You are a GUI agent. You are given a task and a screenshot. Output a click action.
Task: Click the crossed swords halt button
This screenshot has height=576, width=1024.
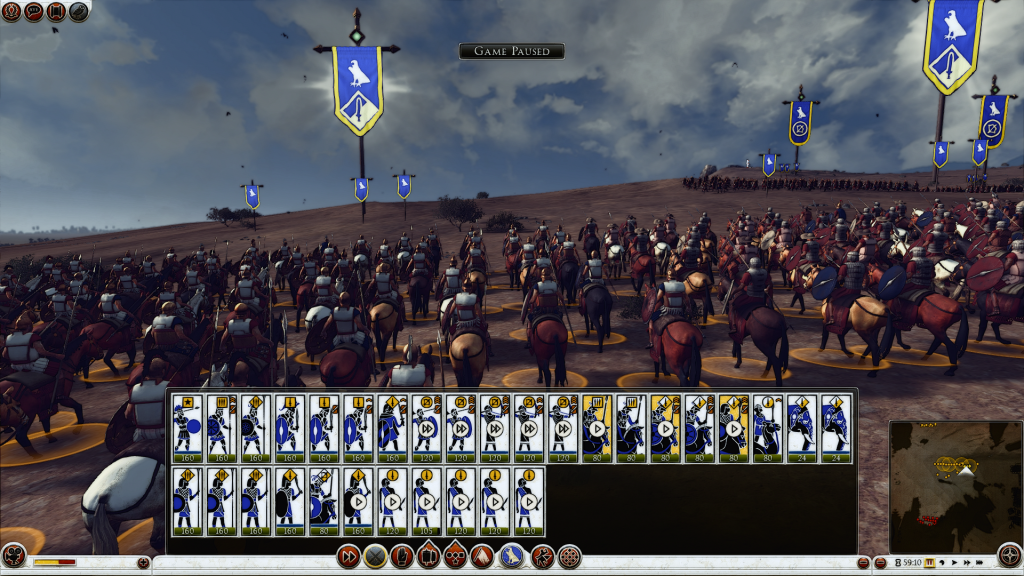[x=375, y=556]
